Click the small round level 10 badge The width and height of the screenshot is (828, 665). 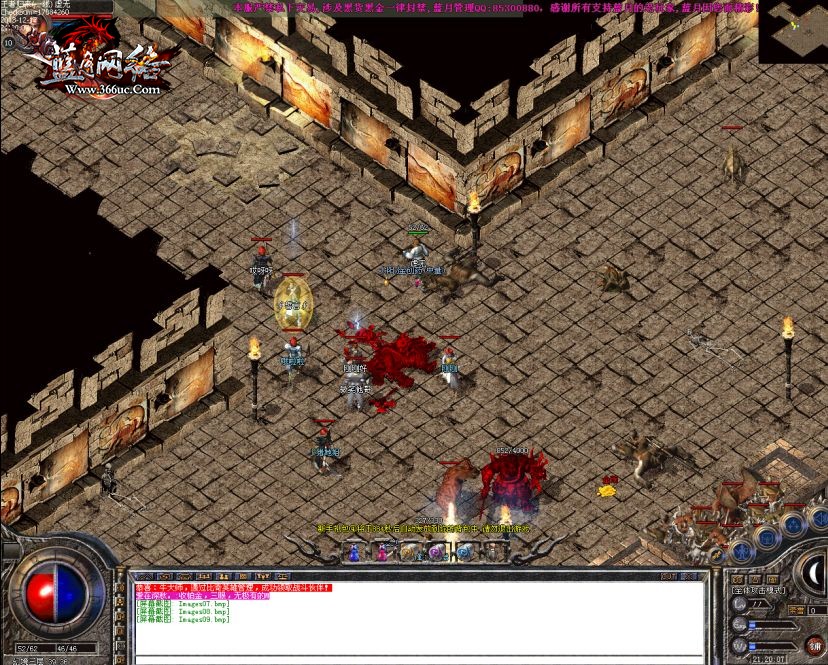pyautogui.click(x=9, y=43)
